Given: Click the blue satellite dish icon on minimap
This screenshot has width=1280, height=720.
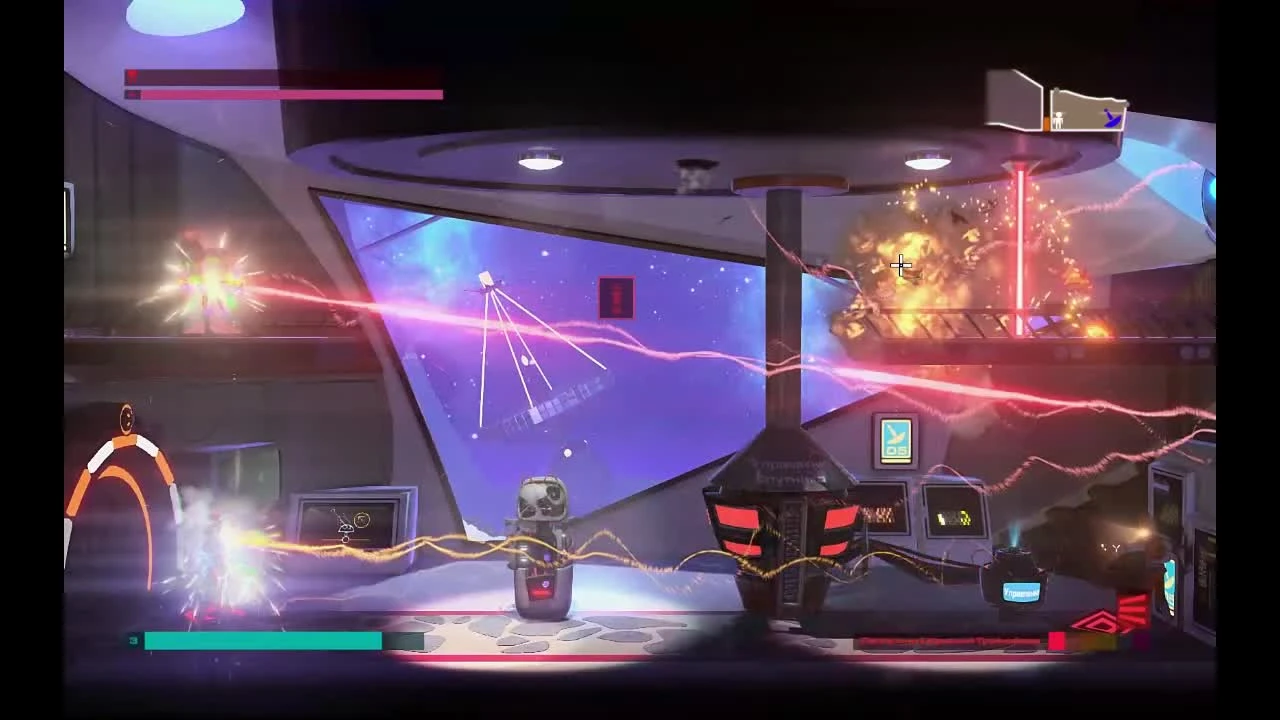Looking at the screenshot, I should point(1113,117).
